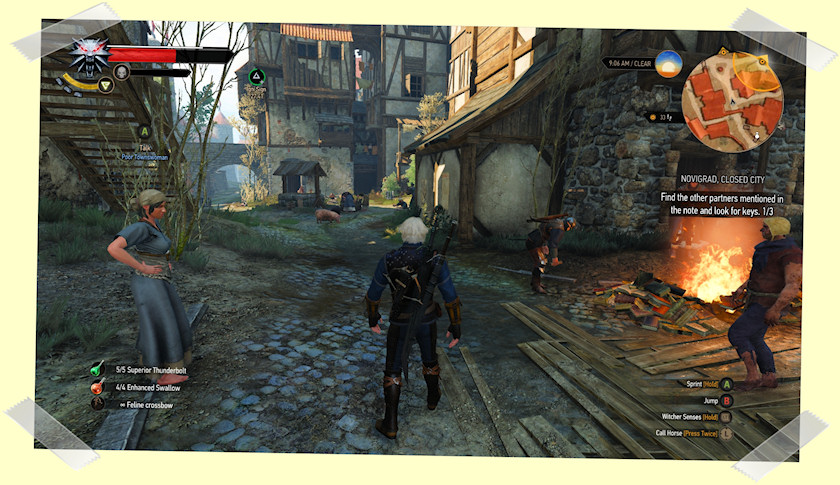Click the wolf medallion icon

click(89, 57)
